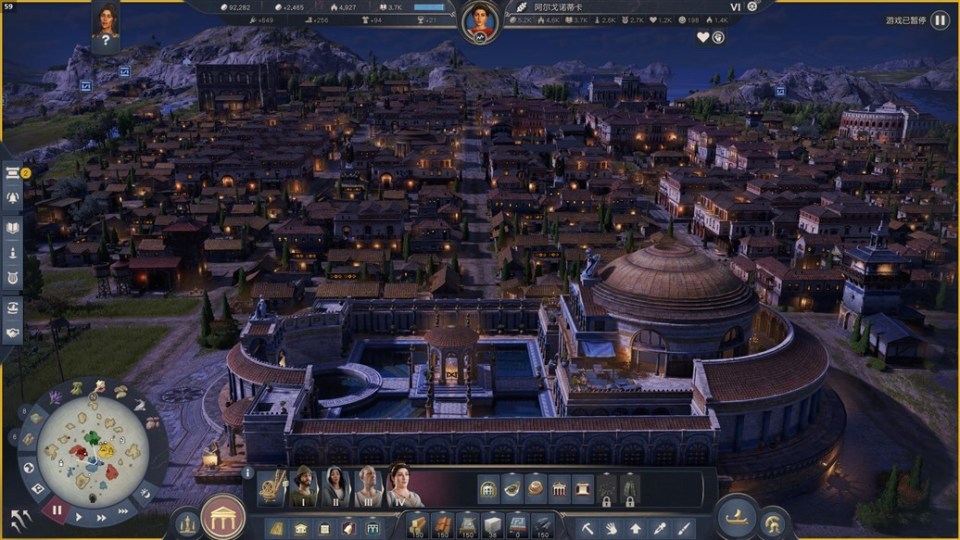Image resolution: width=960 pixels, height=540 pixels.
Task: Open the helmet military button
Action: pyautogui.click(x=773, y=523)
